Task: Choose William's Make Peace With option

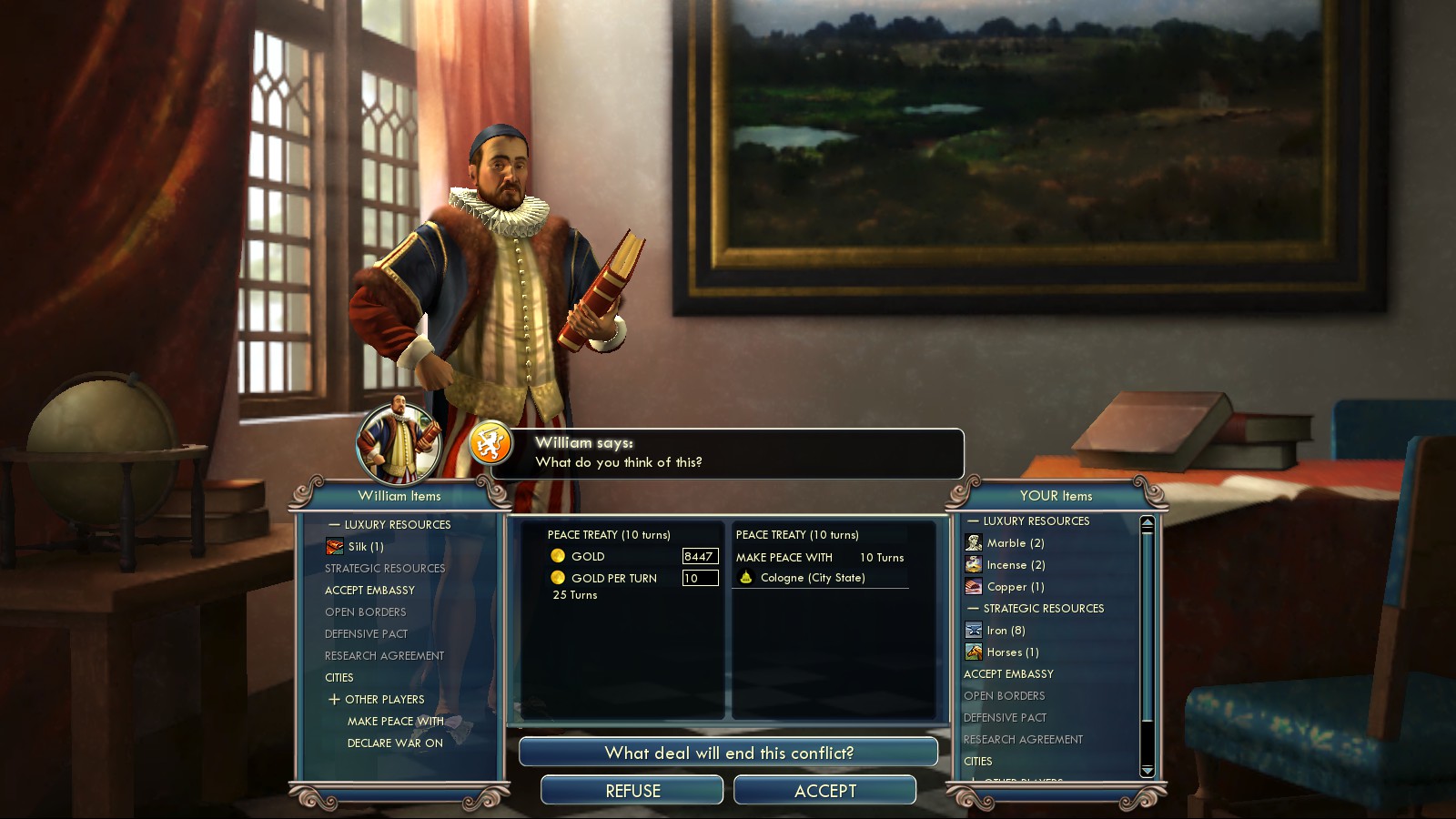Action: (x=395, y=722)
